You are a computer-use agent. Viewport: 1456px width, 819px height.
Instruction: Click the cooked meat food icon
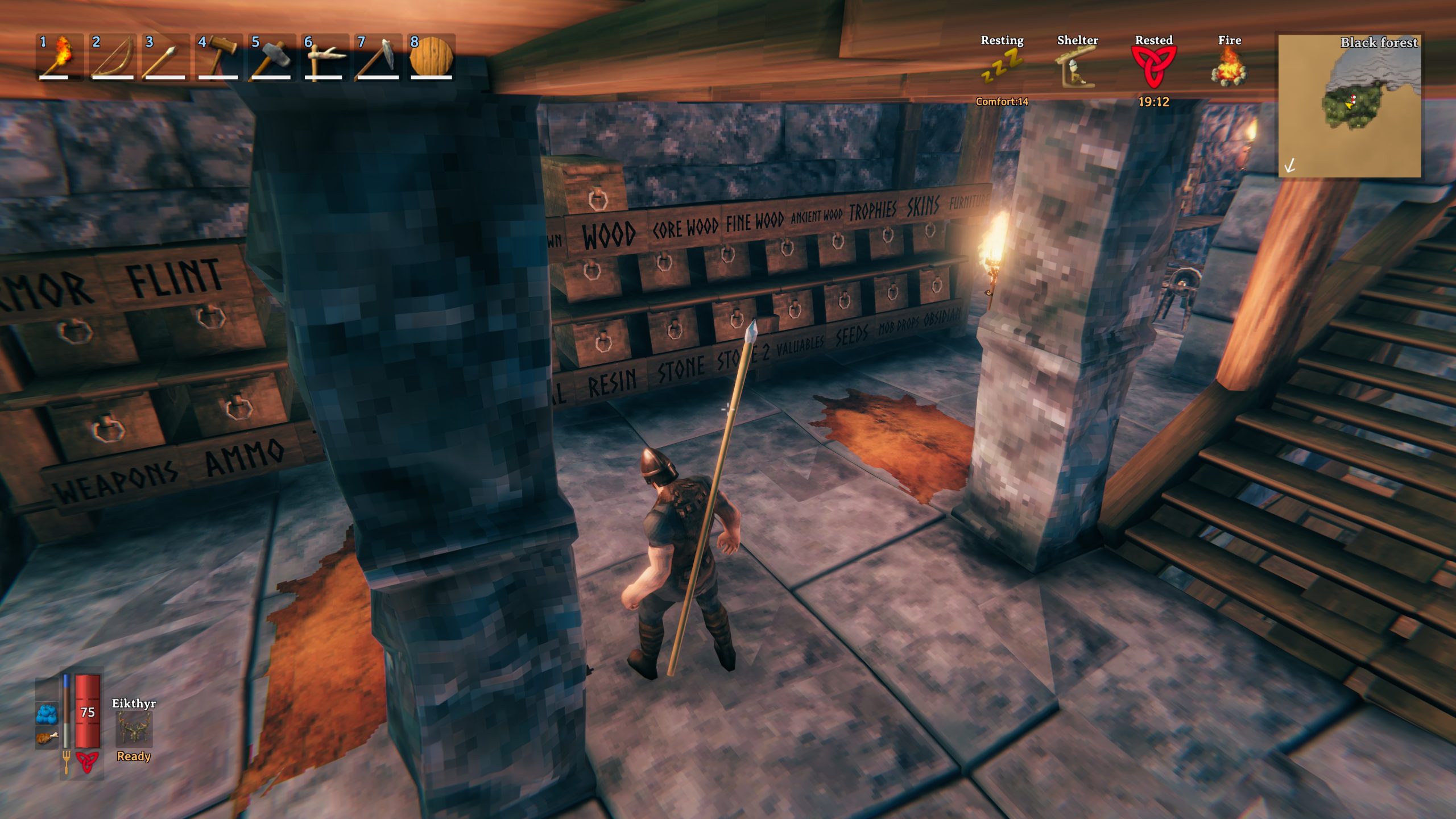coord(47,738)
